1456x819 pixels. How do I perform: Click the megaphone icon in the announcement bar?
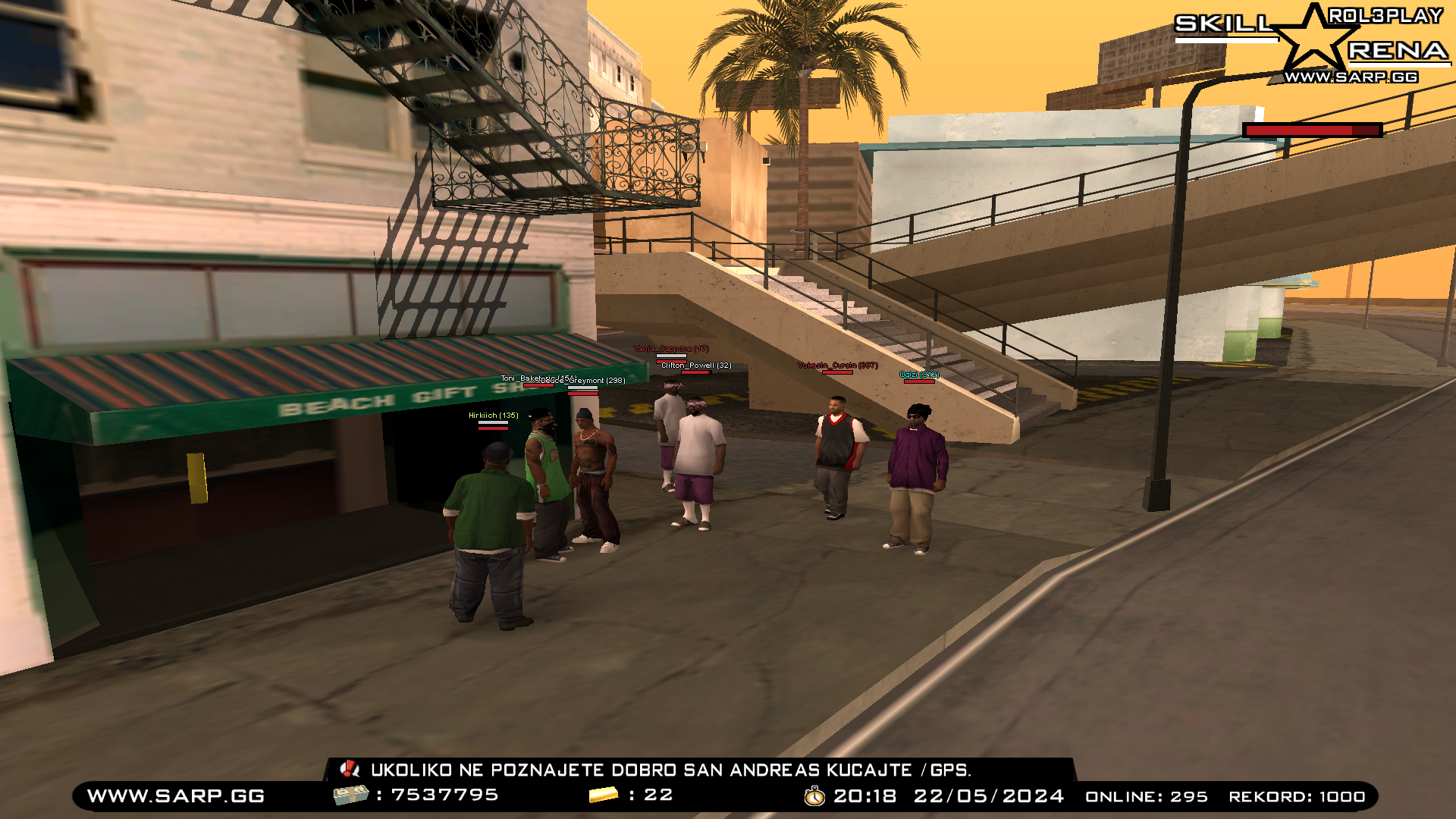350,770
